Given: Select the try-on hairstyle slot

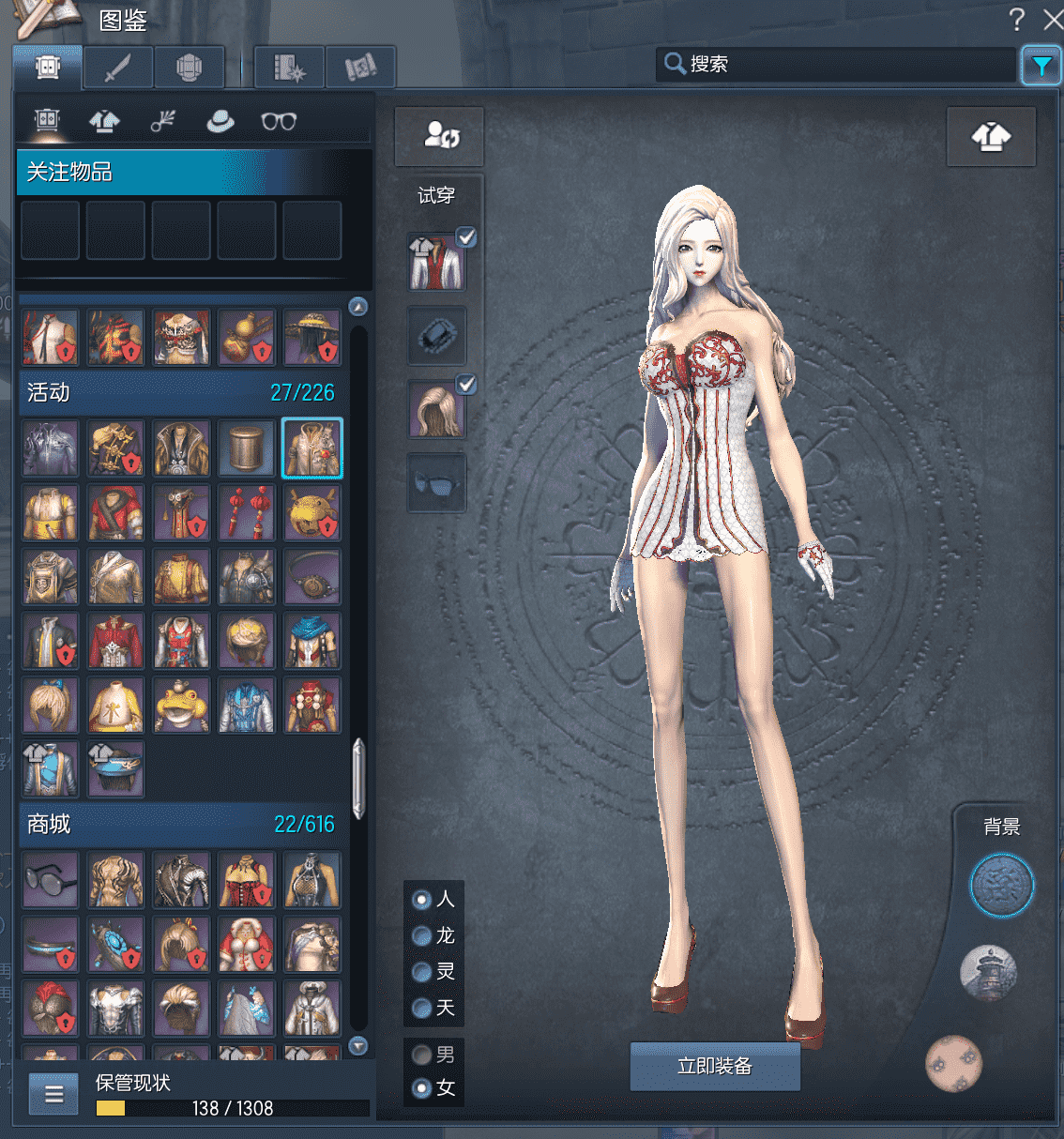Looking at the screenshot, I should point(436,410).
